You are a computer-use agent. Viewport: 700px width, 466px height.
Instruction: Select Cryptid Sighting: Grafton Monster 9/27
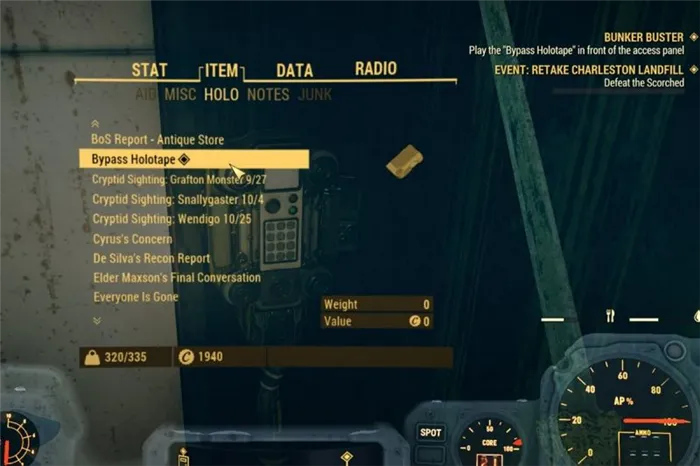tap(184, 179)
